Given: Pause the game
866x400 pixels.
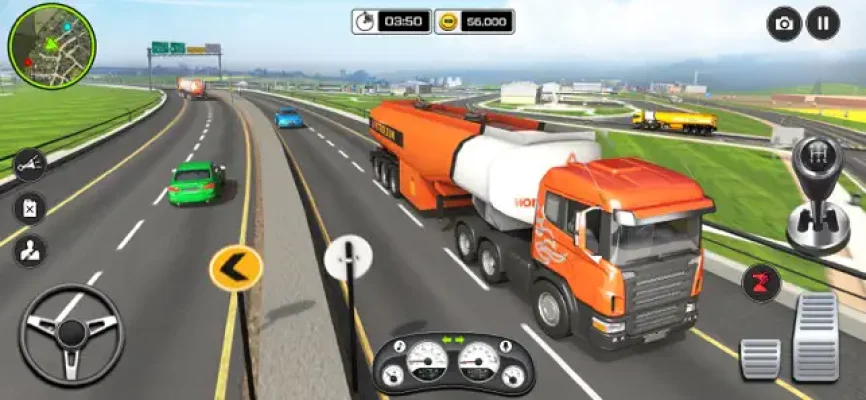Looking at the screenshot, I should pyautogui.click(x=823, y=23).
